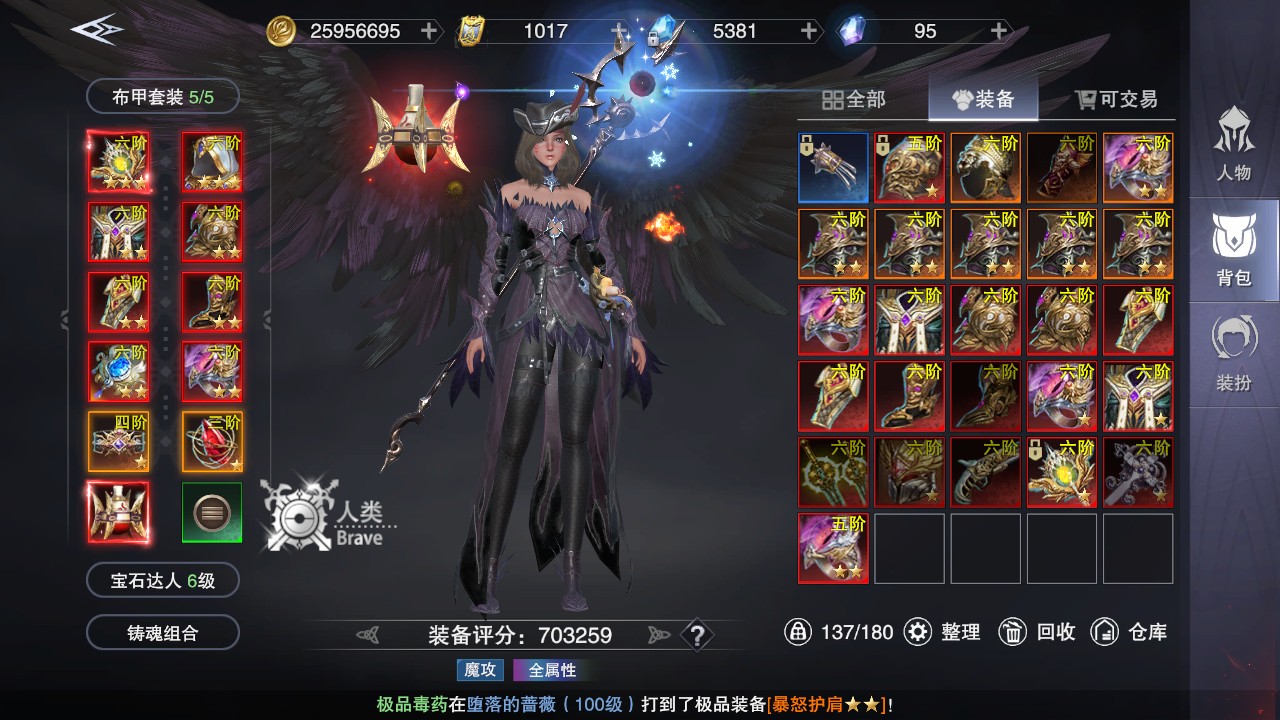Select the 四阶 equipped belt slot
Image resolution: width=1280 pixels, height=720 pixels.
(x=118, y=441)
